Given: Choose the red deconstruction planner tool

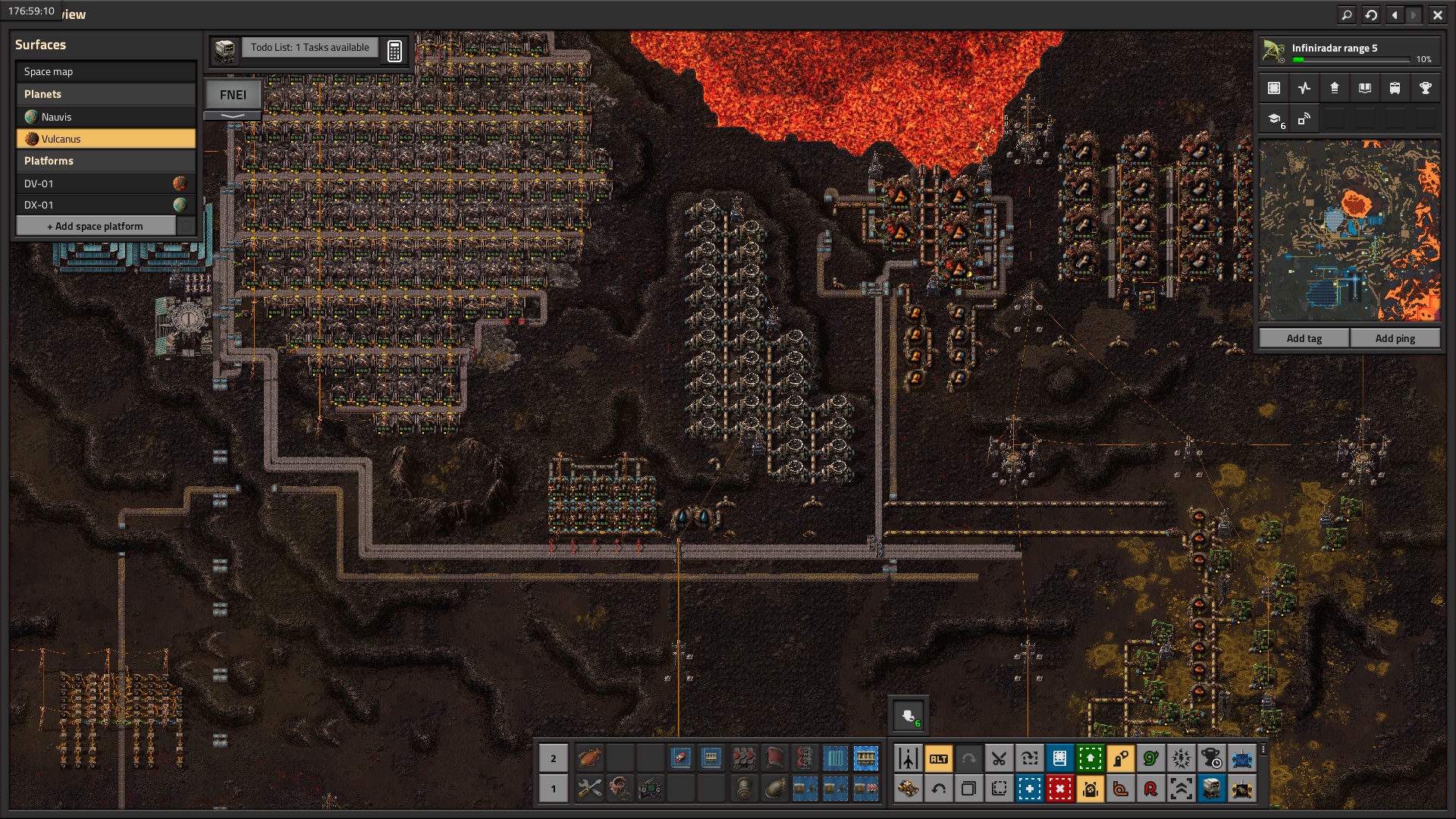Looking at the screenshot, I should pos(1059,789).
